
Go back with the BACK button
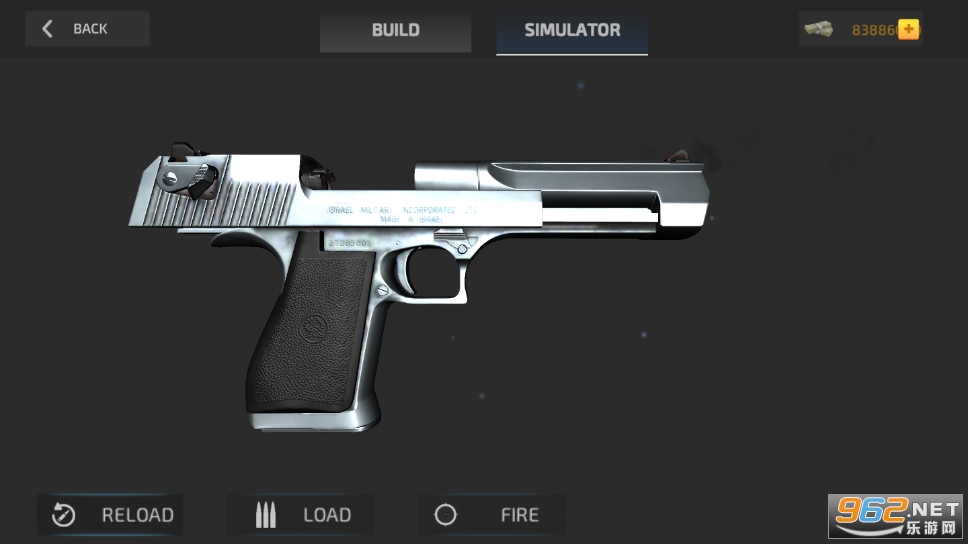click(87, 29)
